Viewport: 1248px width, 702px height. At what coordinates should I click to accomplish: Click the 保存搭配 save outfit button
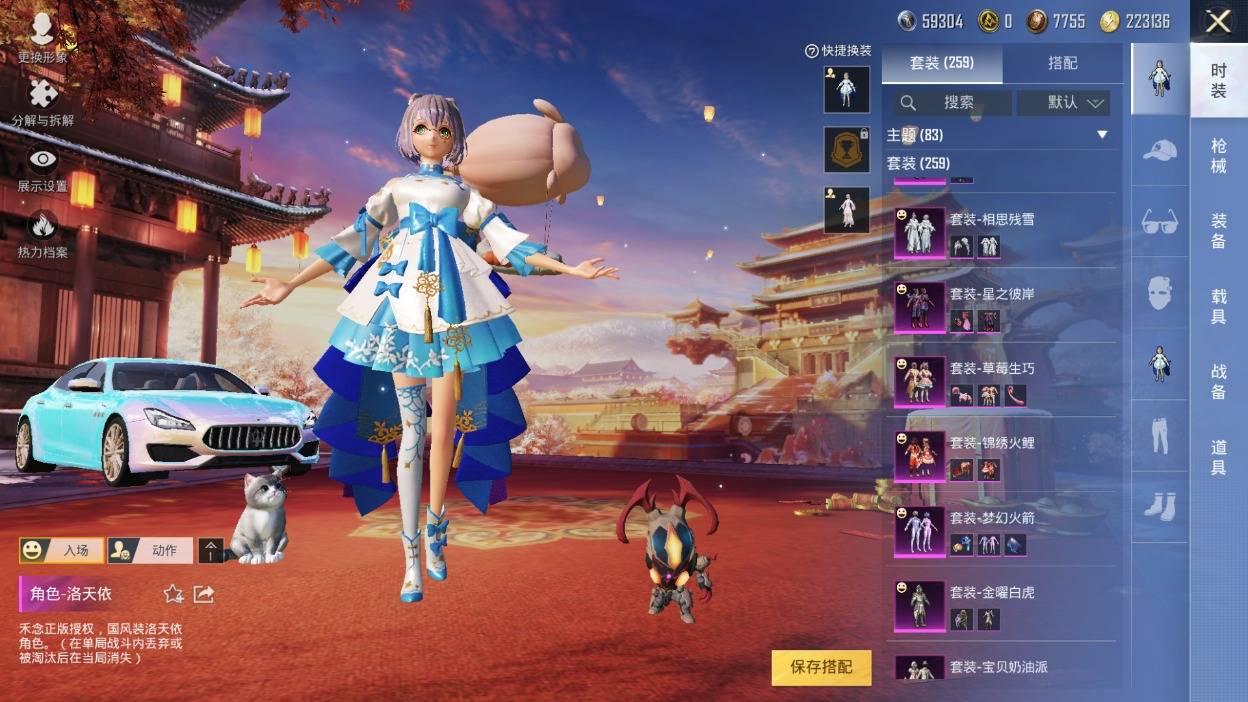tap(821, 667)
